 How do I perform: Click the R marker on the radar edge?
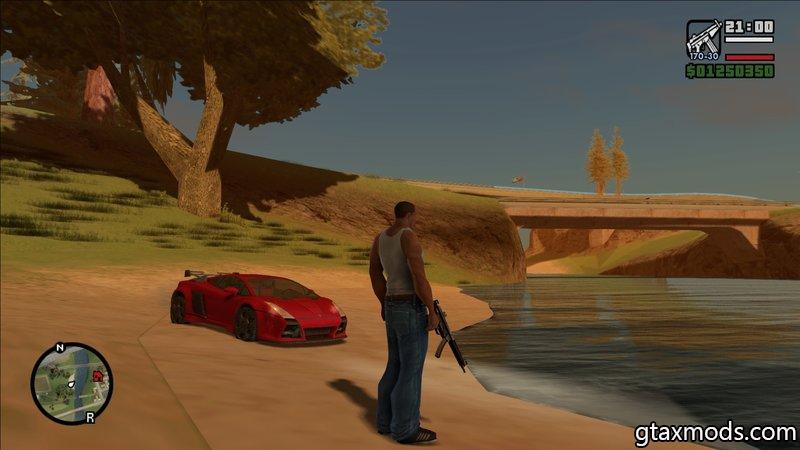(90, 417)
